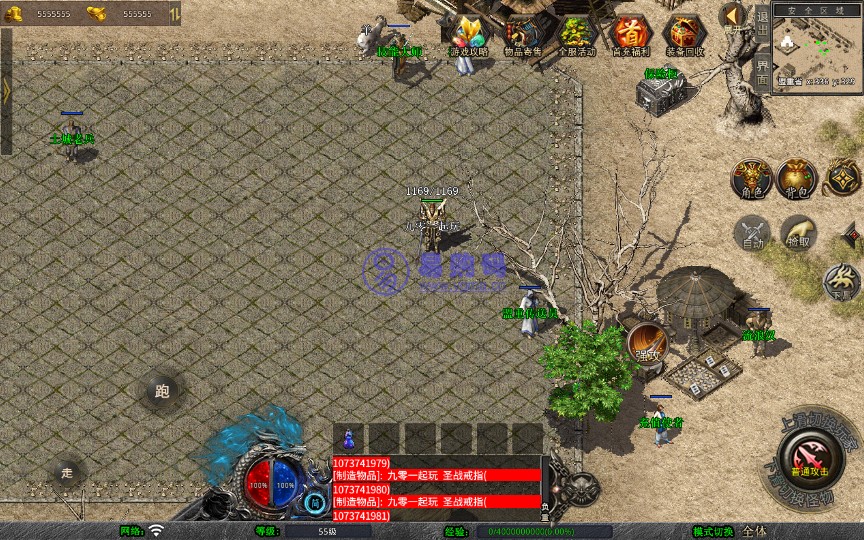Click the chat log message area
The image size is (864, 540).
(436, 488)
